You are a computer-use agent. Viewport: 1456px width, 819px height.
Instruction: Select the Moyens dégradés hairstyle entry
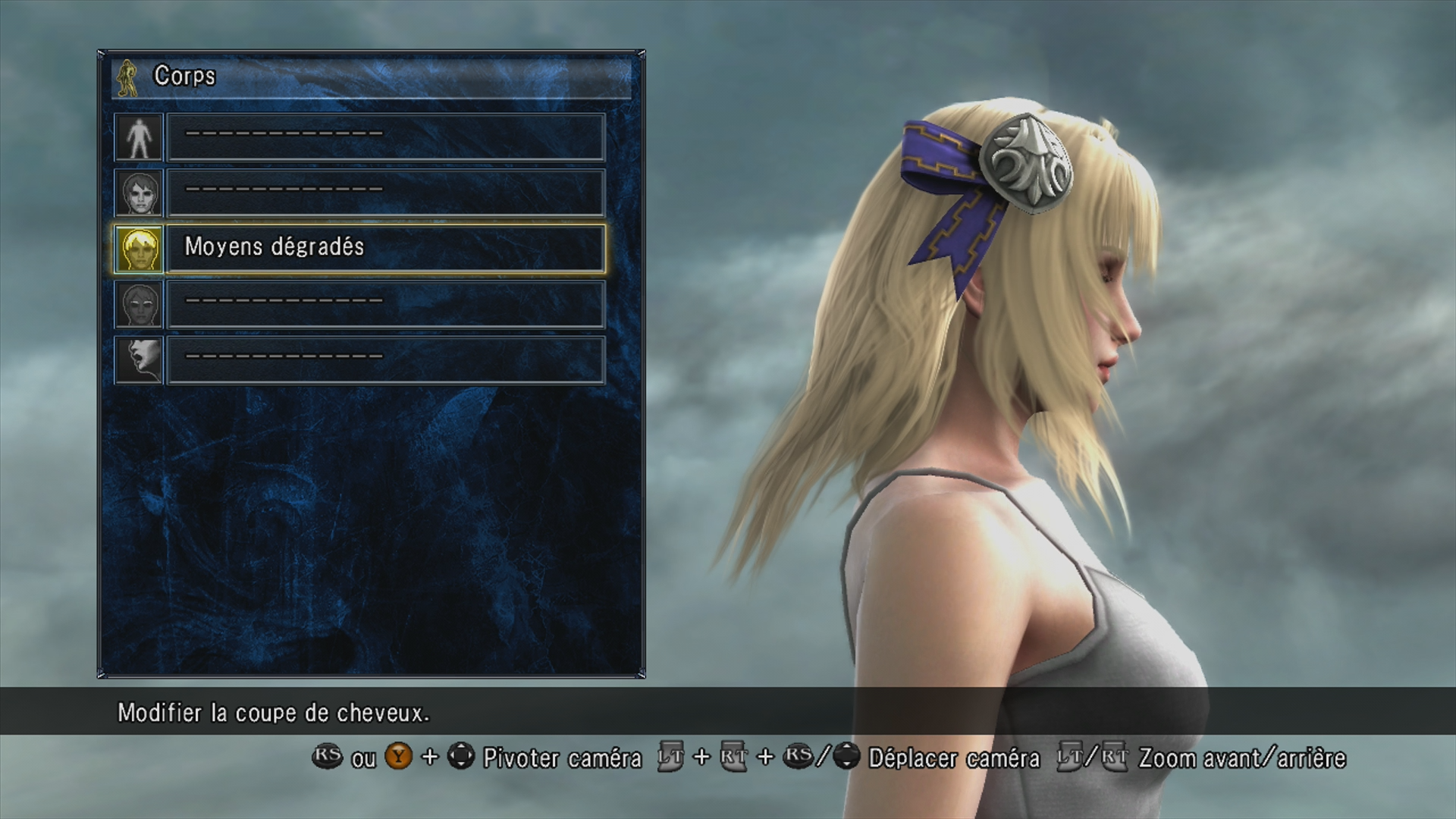tap(385, 247)
